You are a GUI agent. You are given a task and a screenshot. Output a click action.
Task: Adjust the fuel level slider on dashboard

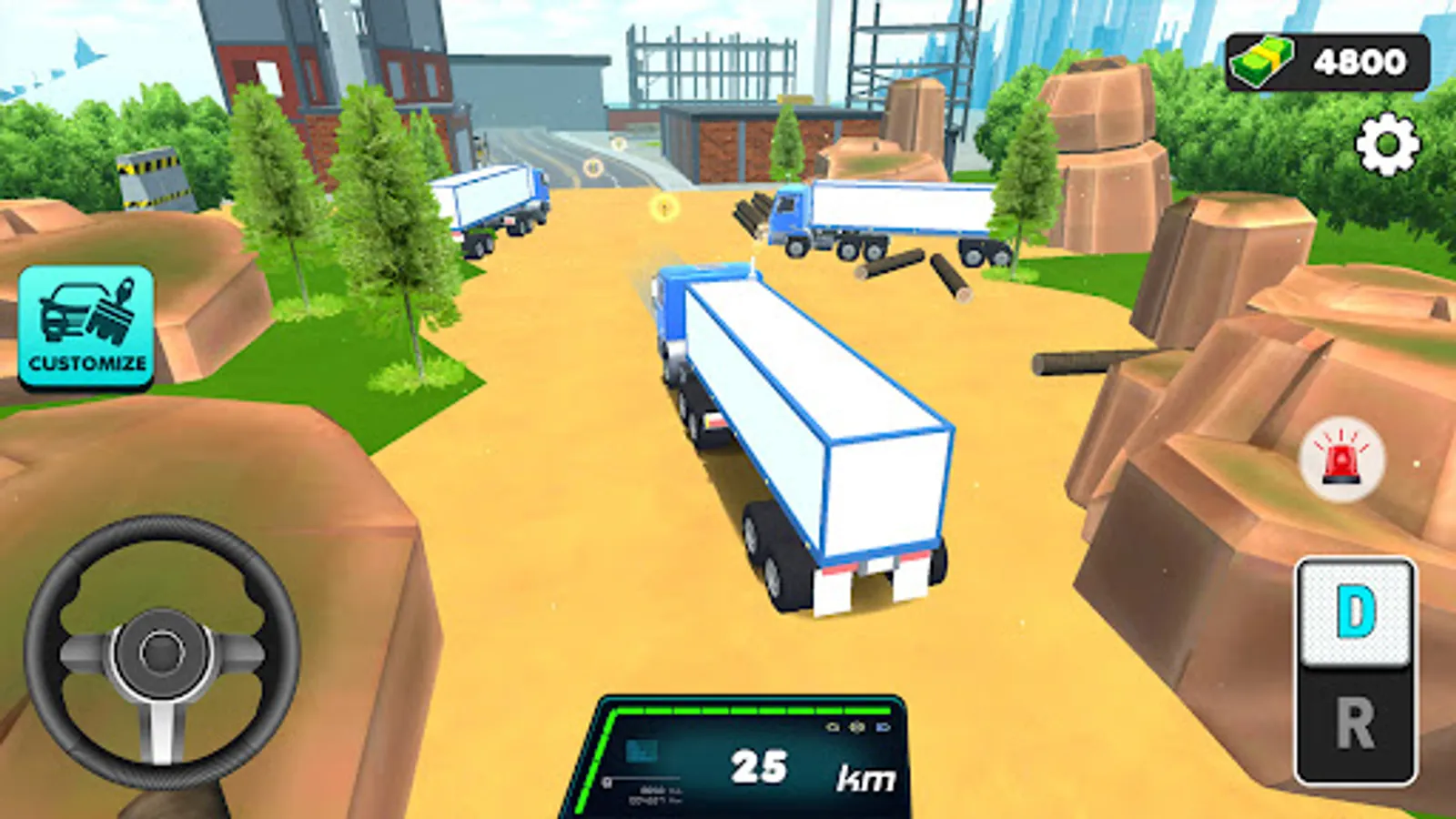tap(646, 778)
